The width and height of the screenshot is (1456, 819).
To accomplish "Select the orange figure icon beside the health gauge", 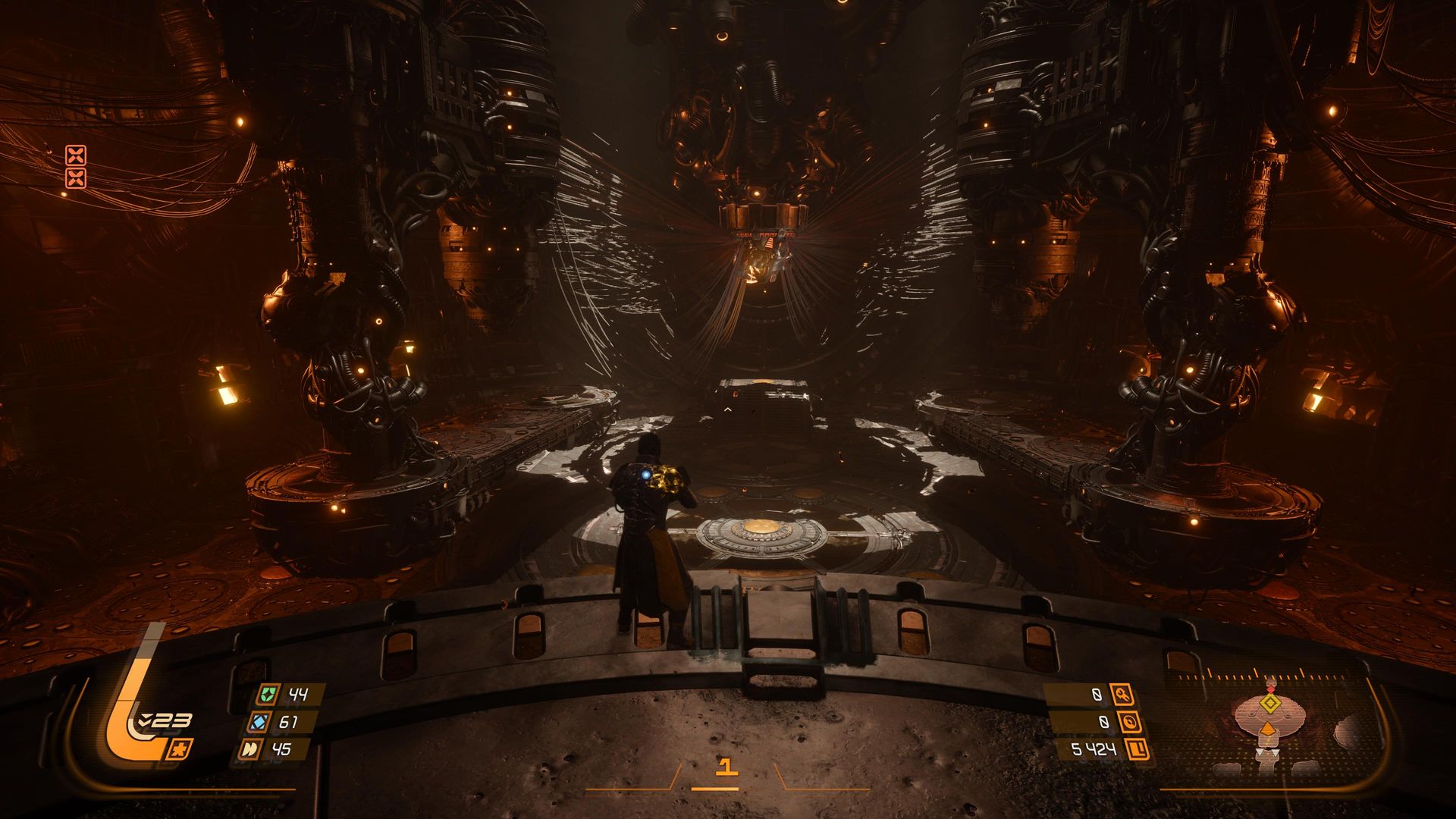I will [182, 749].
